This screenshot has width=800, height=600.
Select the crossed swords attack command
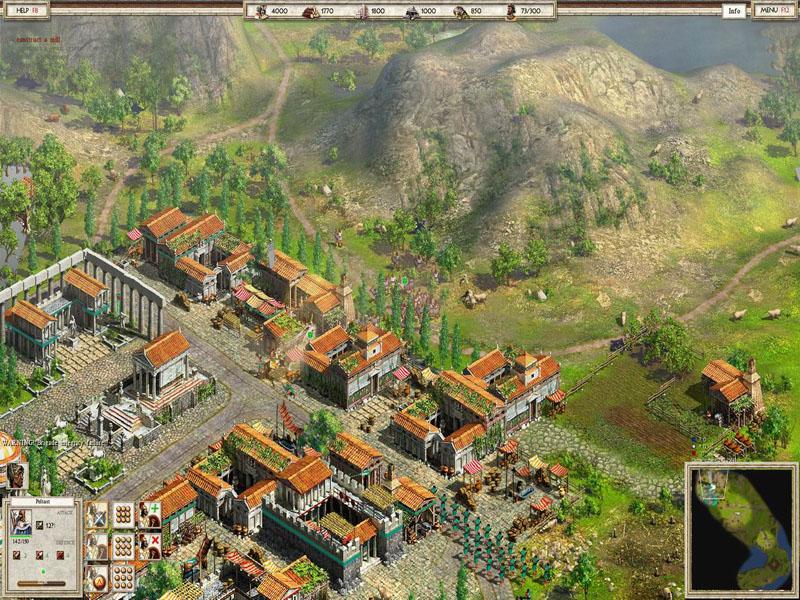pyautogui.click(x=97, y=515)
